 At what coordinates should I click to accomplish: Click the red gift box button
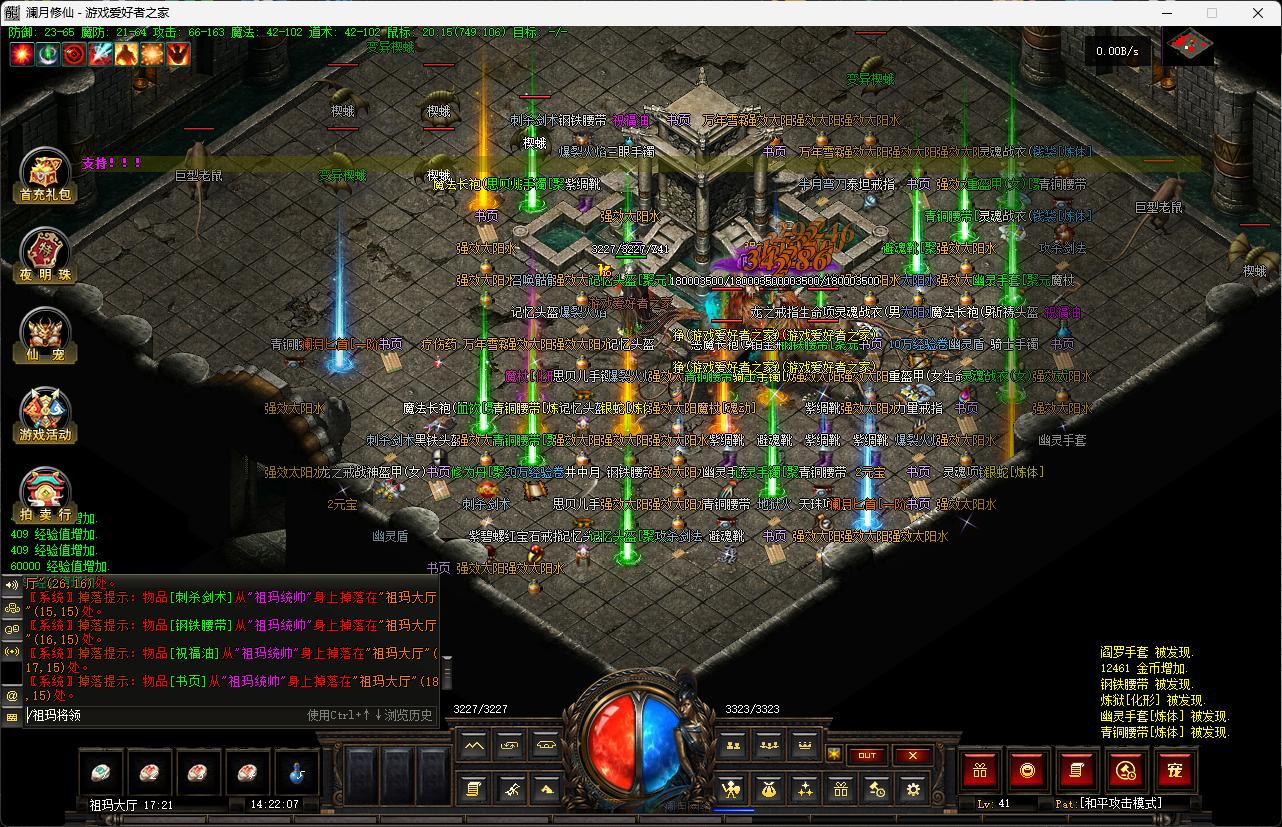click(980, 770)
